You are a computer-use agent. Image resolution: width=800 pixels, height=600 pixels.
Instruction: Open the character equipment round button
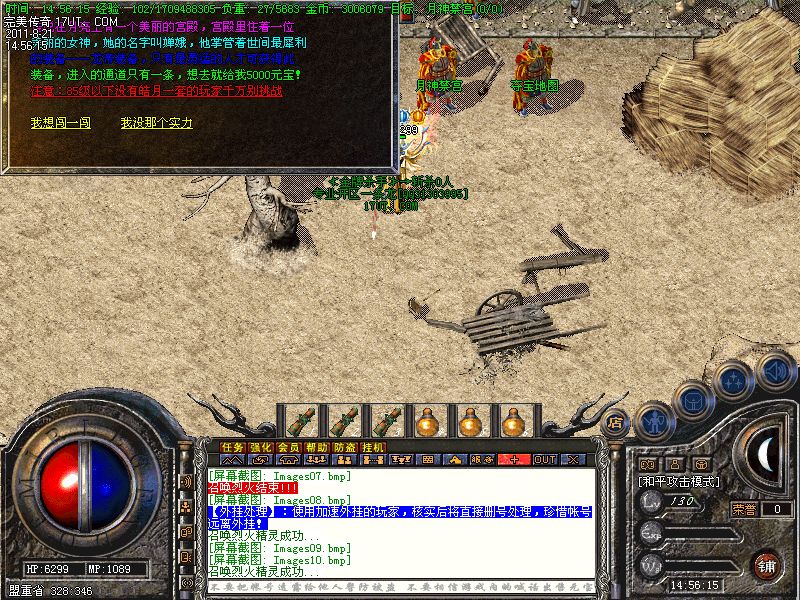(654, 420)
